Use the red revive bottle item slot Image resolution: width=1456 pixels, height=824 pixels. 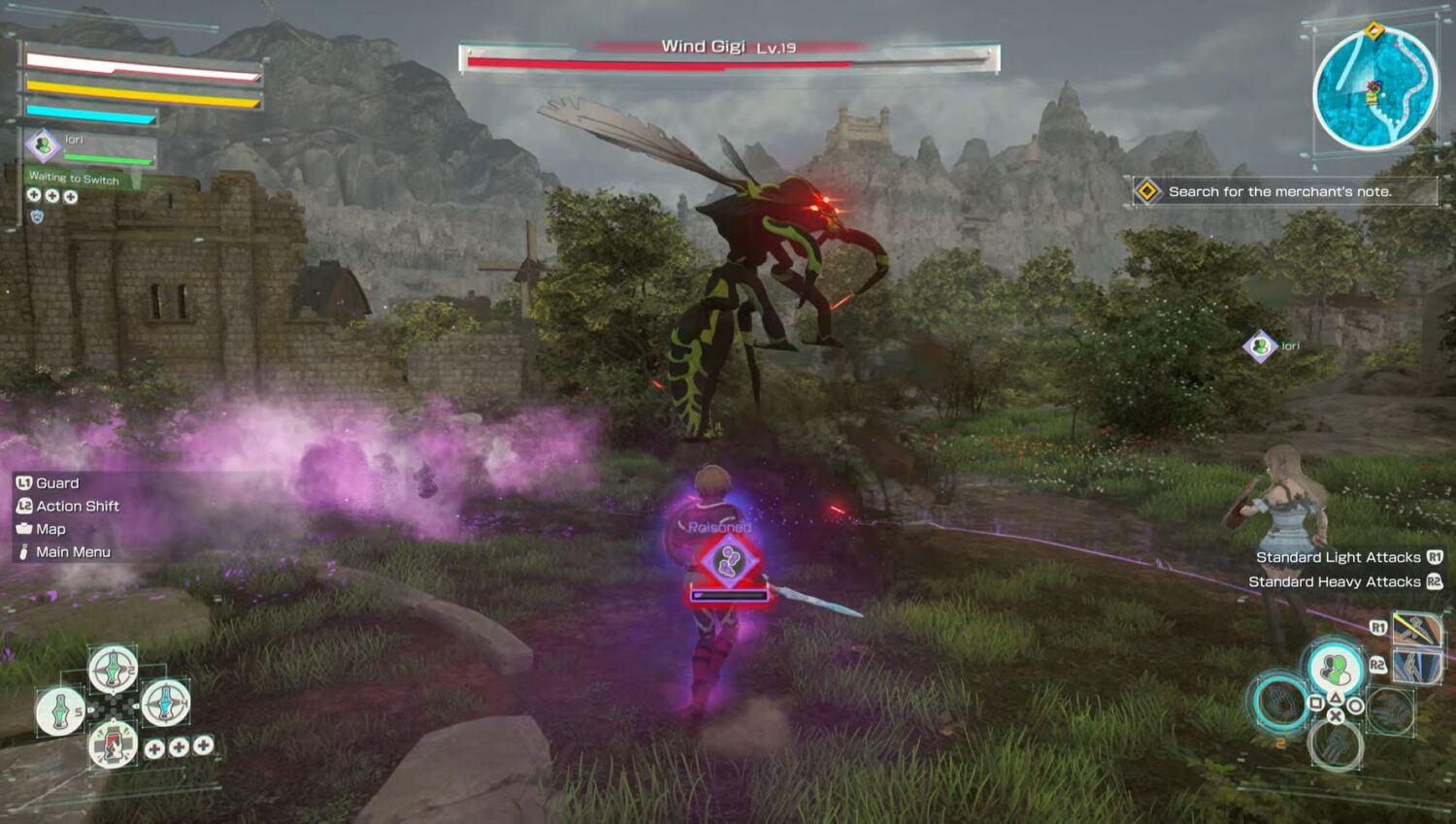coord(113,745)
